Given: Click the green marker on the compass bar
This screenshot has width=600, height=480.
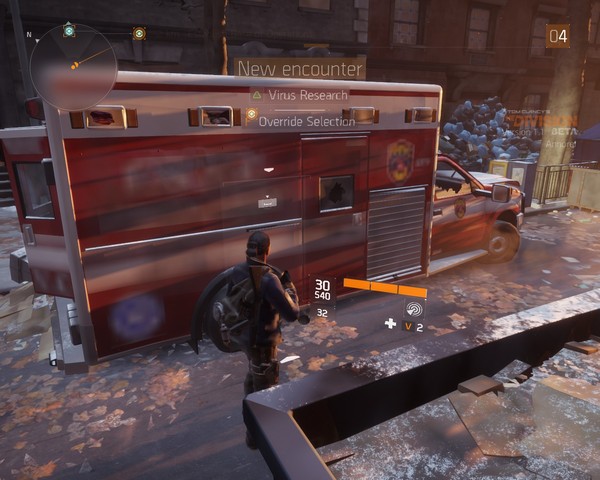Looking at the screenshot, I should (x=68, y=31).
